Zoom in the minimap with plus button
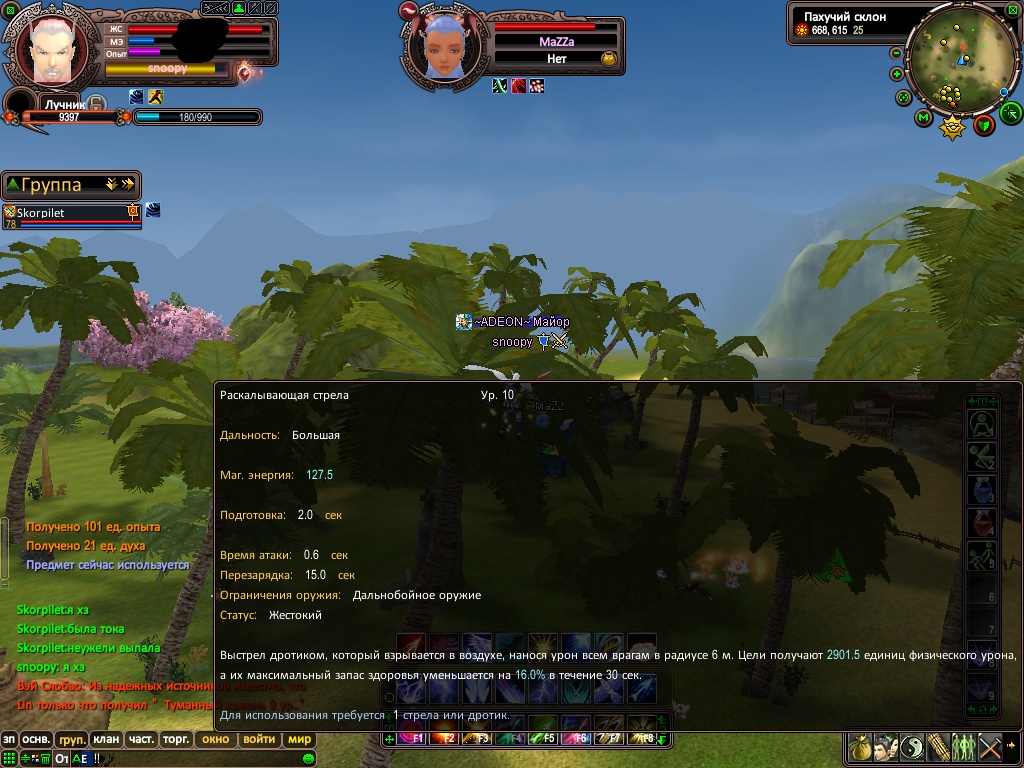The image size is (1024, 768). [x=896, y=74]
